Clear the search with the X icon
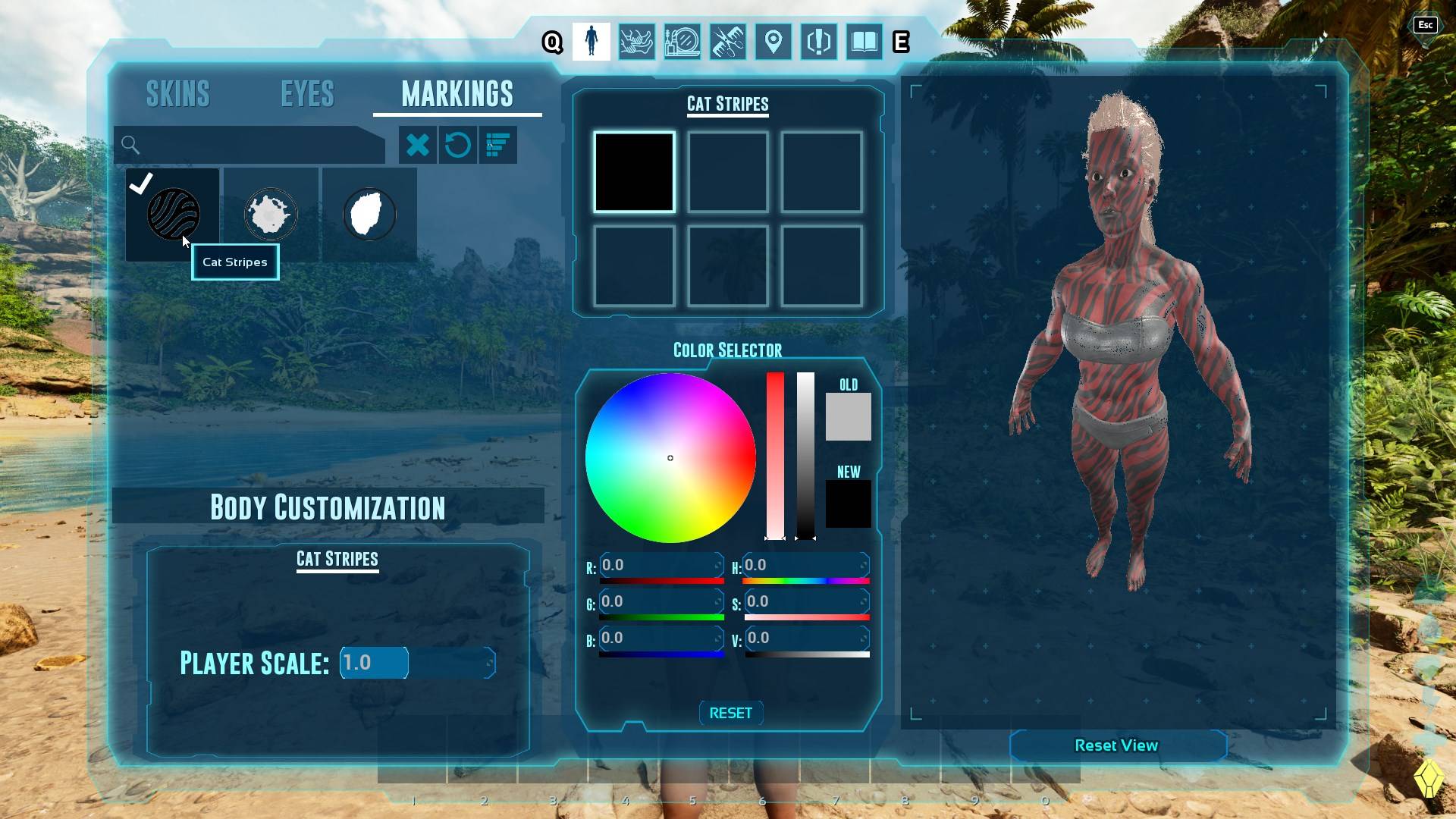Screen dimensions: 1456x819 [419, 145]
